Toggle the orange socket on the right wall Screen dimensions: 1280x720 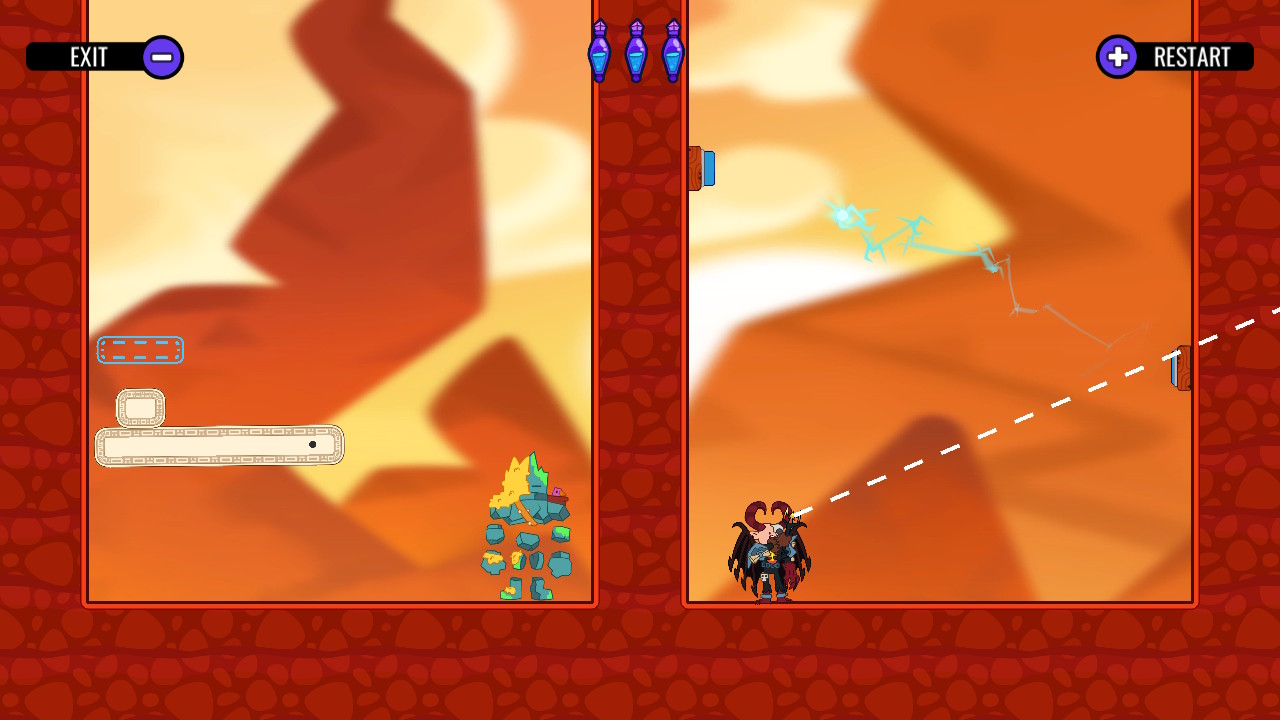click(x=1184, y=368)
